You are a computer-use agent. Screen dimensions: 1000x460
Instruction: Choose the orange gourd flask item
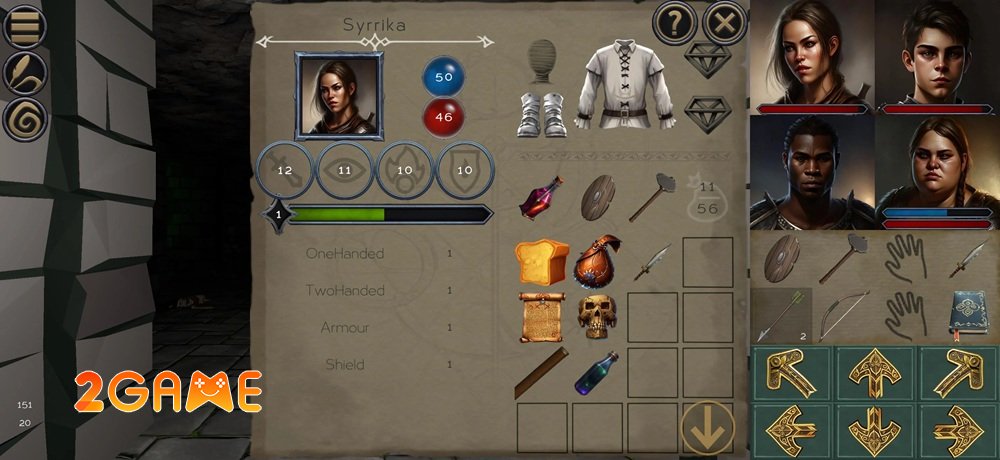pos(597,262)
